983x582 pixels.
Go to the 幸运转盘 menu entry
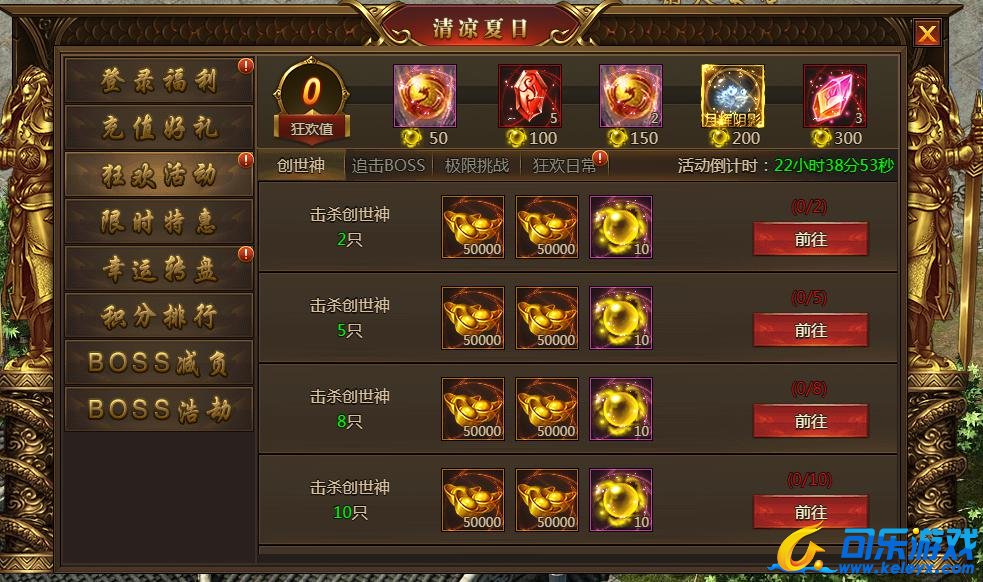(158, 268)
